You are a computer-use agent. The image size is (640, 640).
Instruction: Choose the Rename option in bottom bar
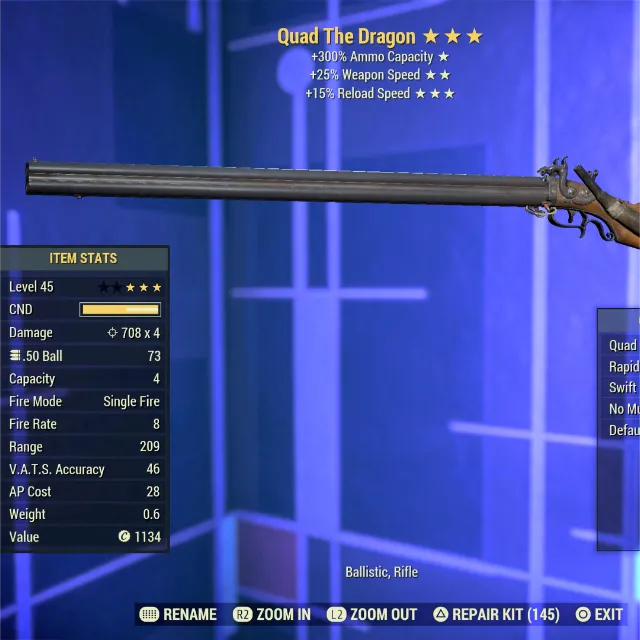(x=179, y=614)
